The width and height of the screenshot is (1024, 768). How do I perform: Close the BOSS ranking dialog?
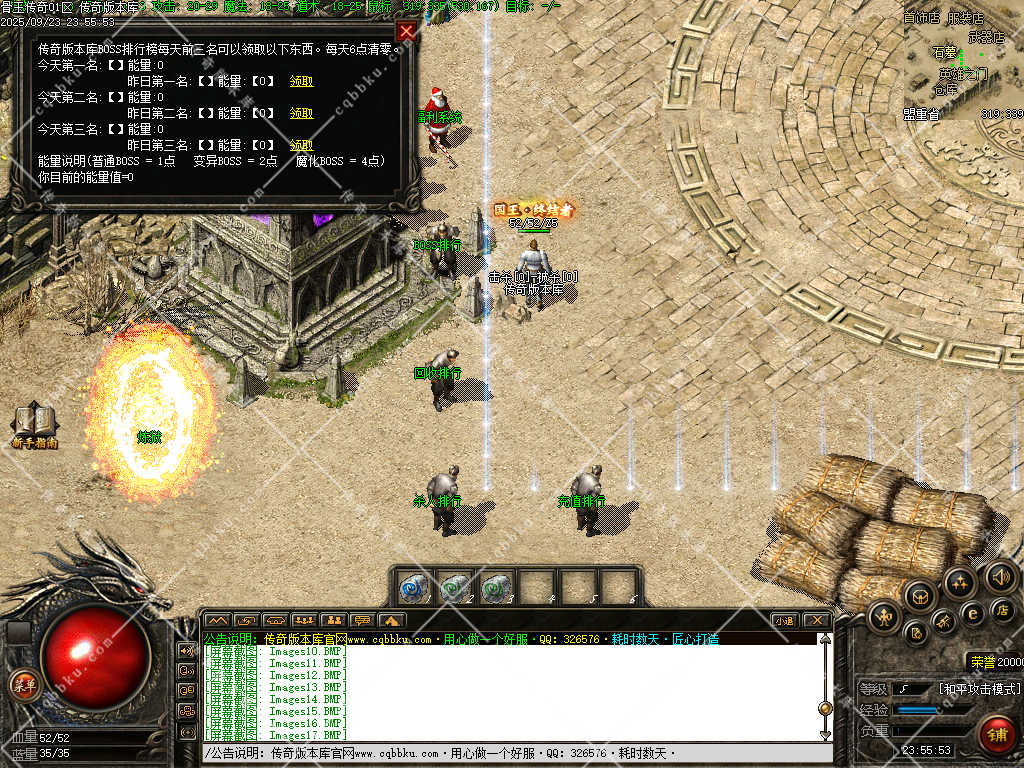point(406,31)
